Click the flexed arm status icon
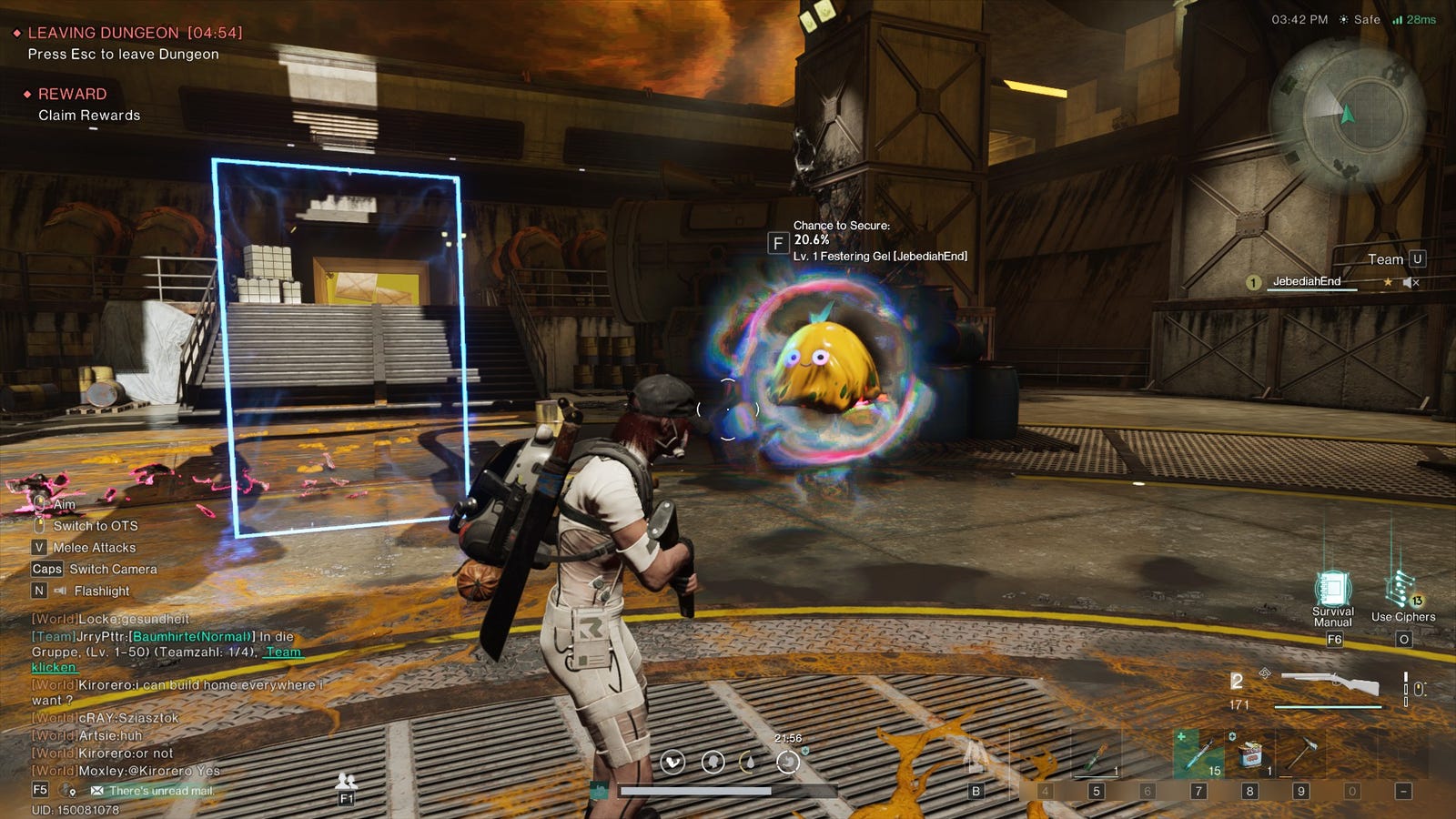This screenshot has height=819, width=1456. [672, 762]
